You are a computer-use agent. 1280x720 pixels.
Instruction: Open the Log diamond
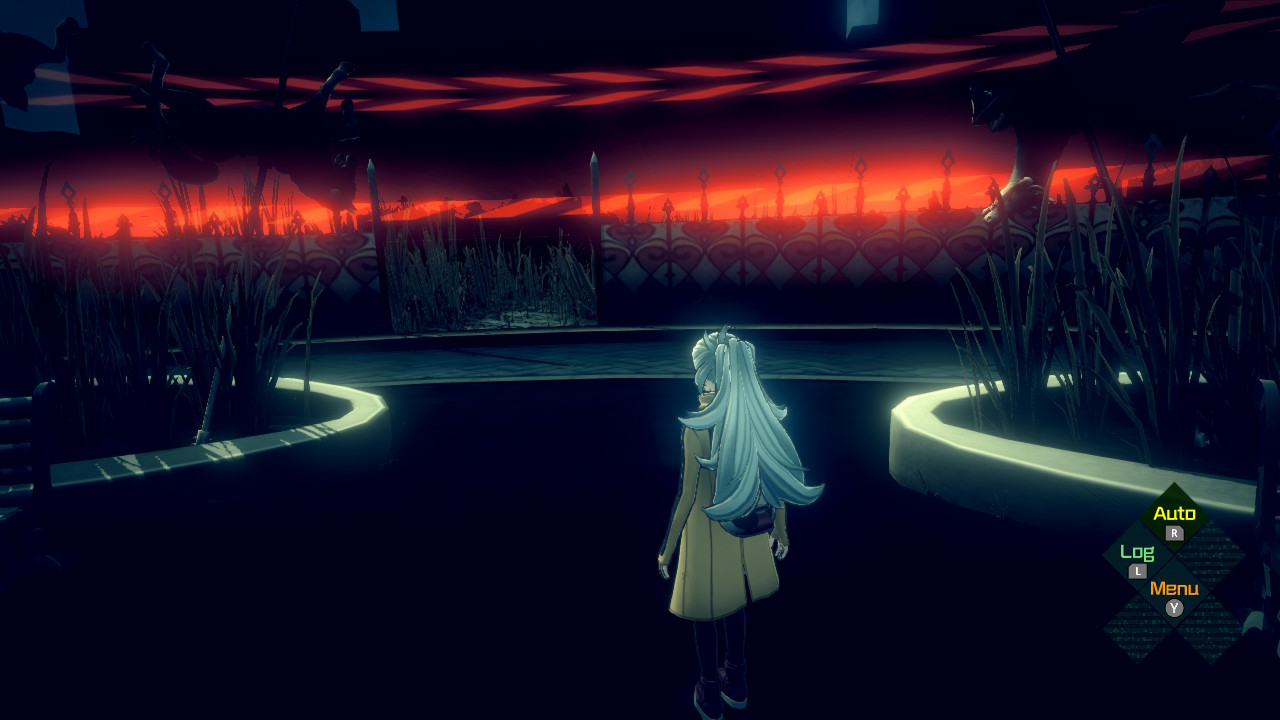1137,557
